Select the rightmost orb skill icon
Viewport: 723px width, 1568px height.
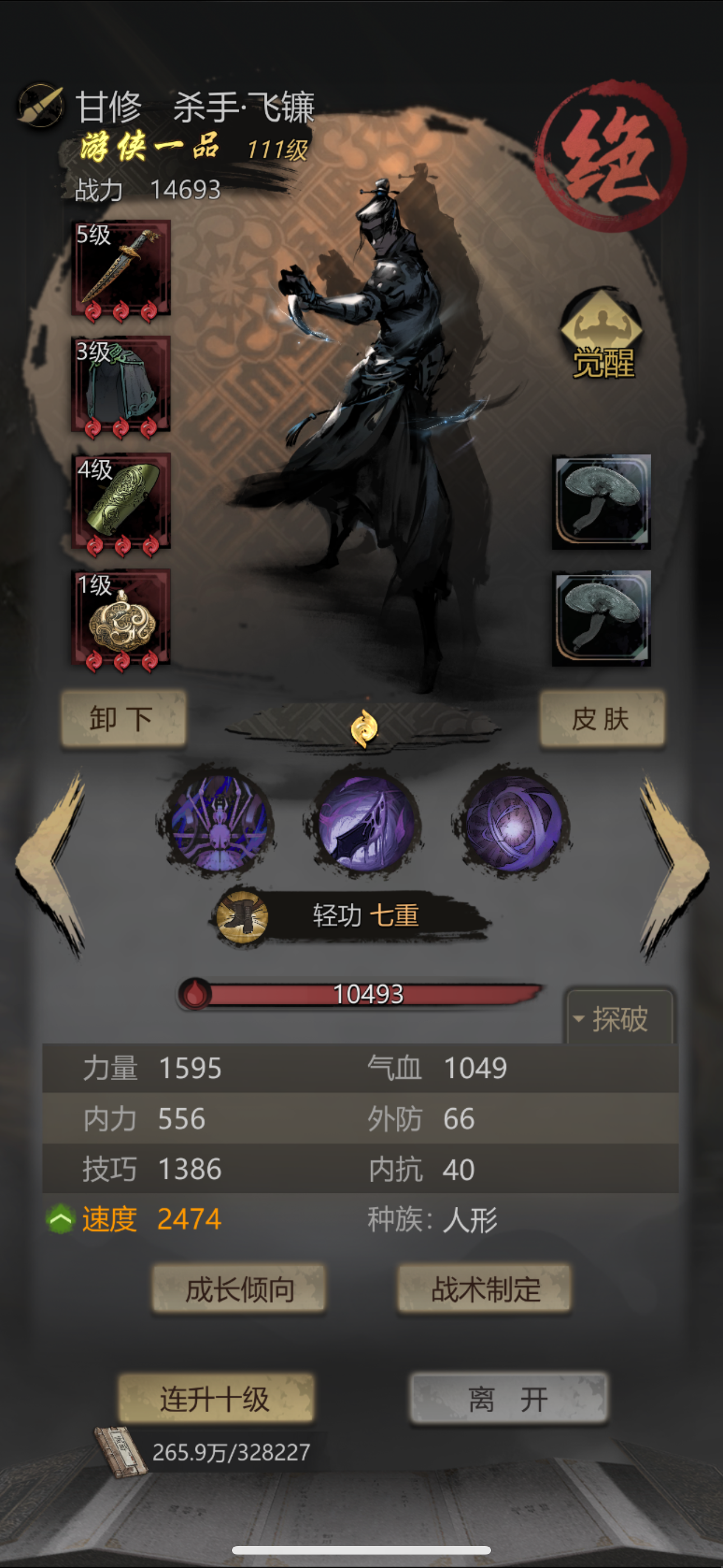coord(510,825)
